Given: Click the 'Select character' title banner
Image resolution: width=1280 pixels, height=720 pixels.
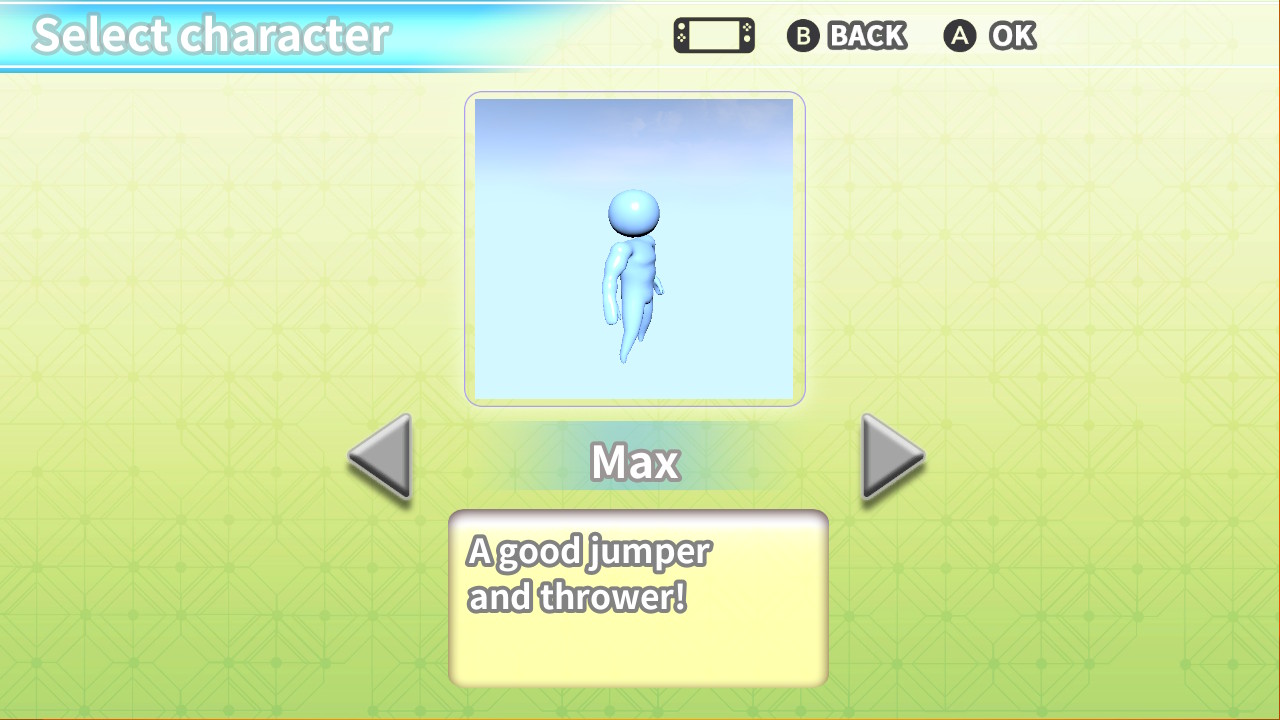Looking at the screenshot, I should coord(210,35).
